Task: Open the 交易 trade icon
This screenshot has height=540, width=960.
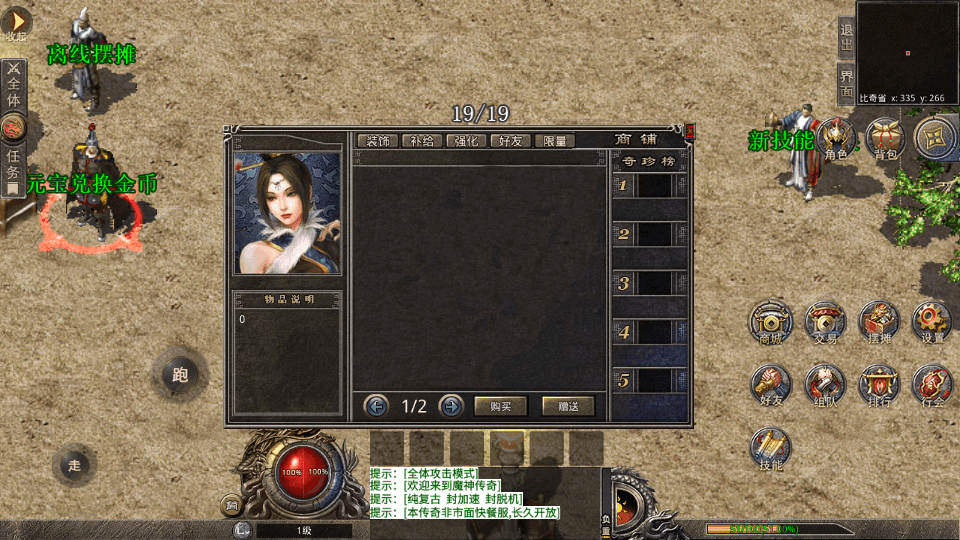Action: click(825, 322)
